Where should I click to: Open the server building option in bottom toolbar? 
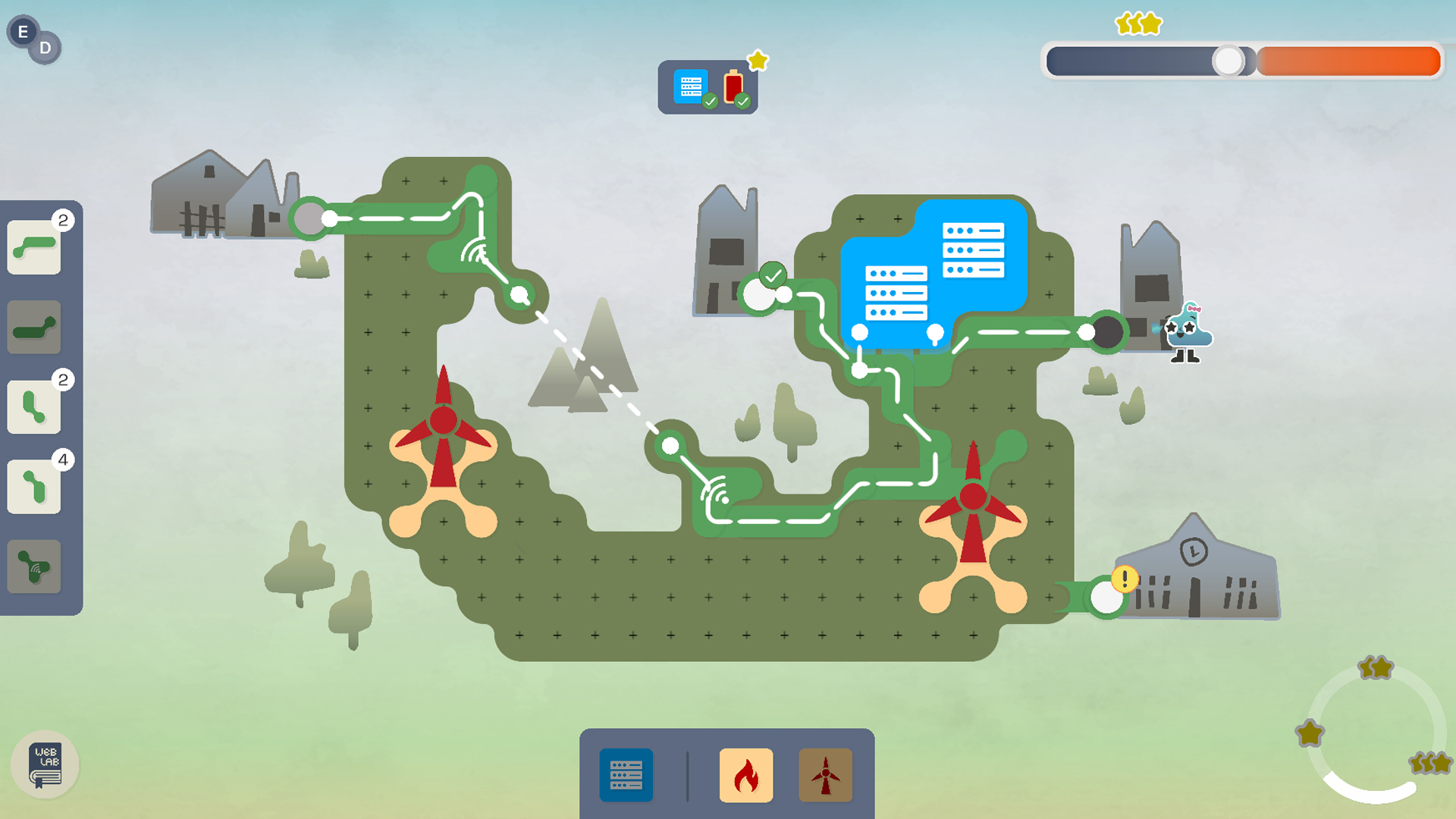tap(626, 775)
